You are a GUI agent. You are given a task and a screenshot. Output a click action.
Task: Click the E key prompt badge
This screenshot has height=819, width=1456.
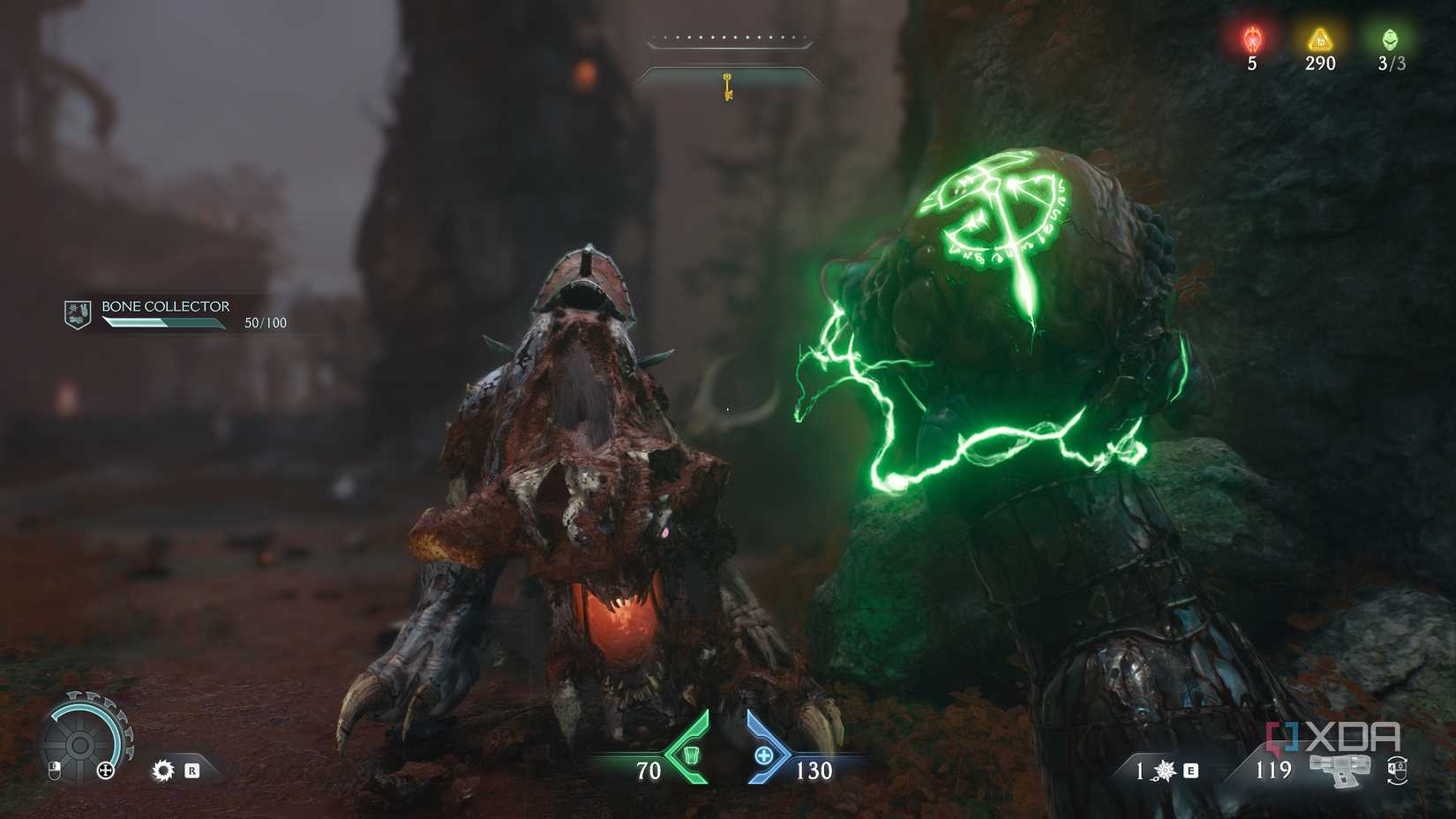[1190, 770]
